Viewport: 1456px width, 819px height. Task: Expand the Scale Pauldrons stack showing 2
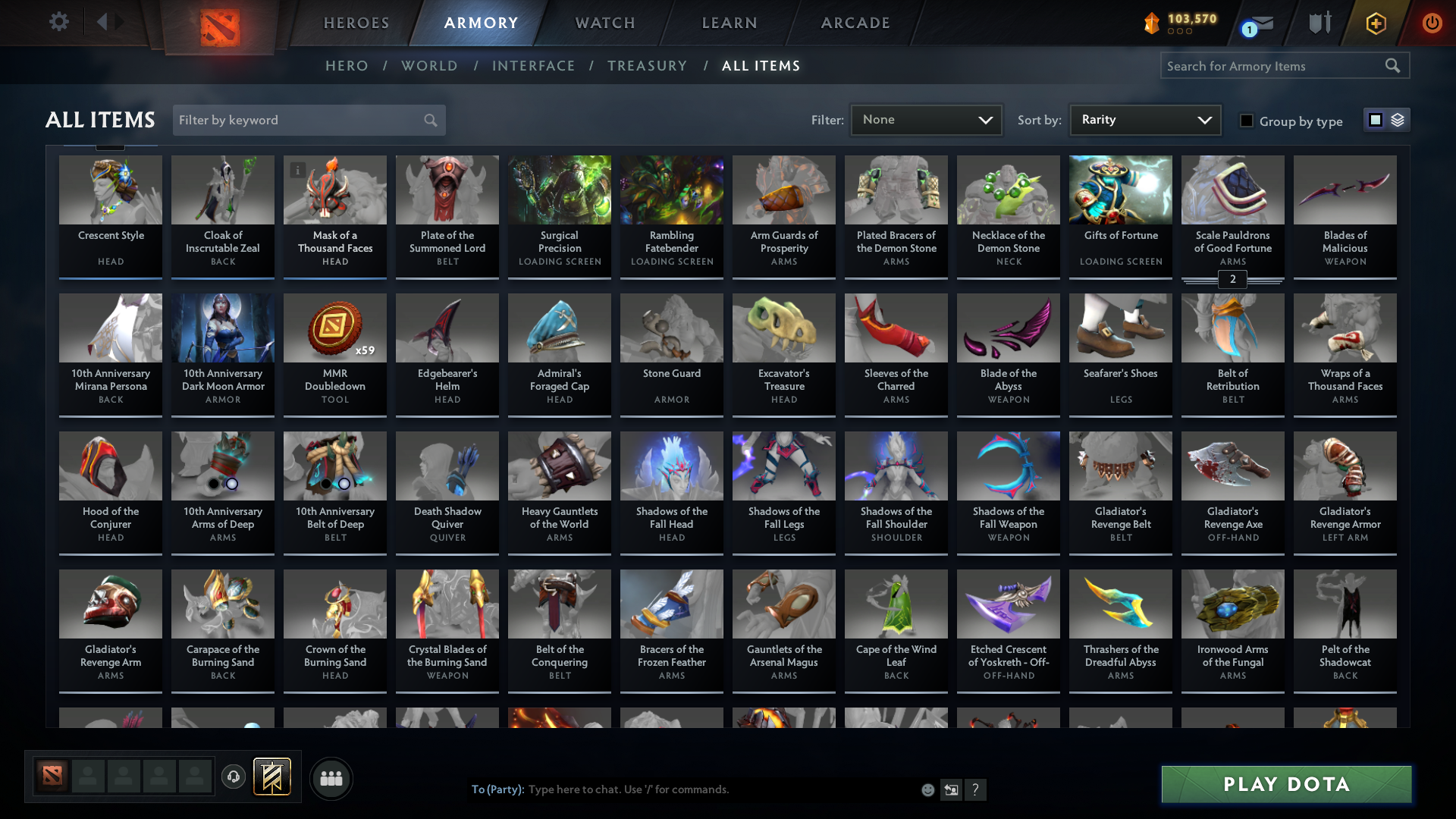[x=1233, y=279]
